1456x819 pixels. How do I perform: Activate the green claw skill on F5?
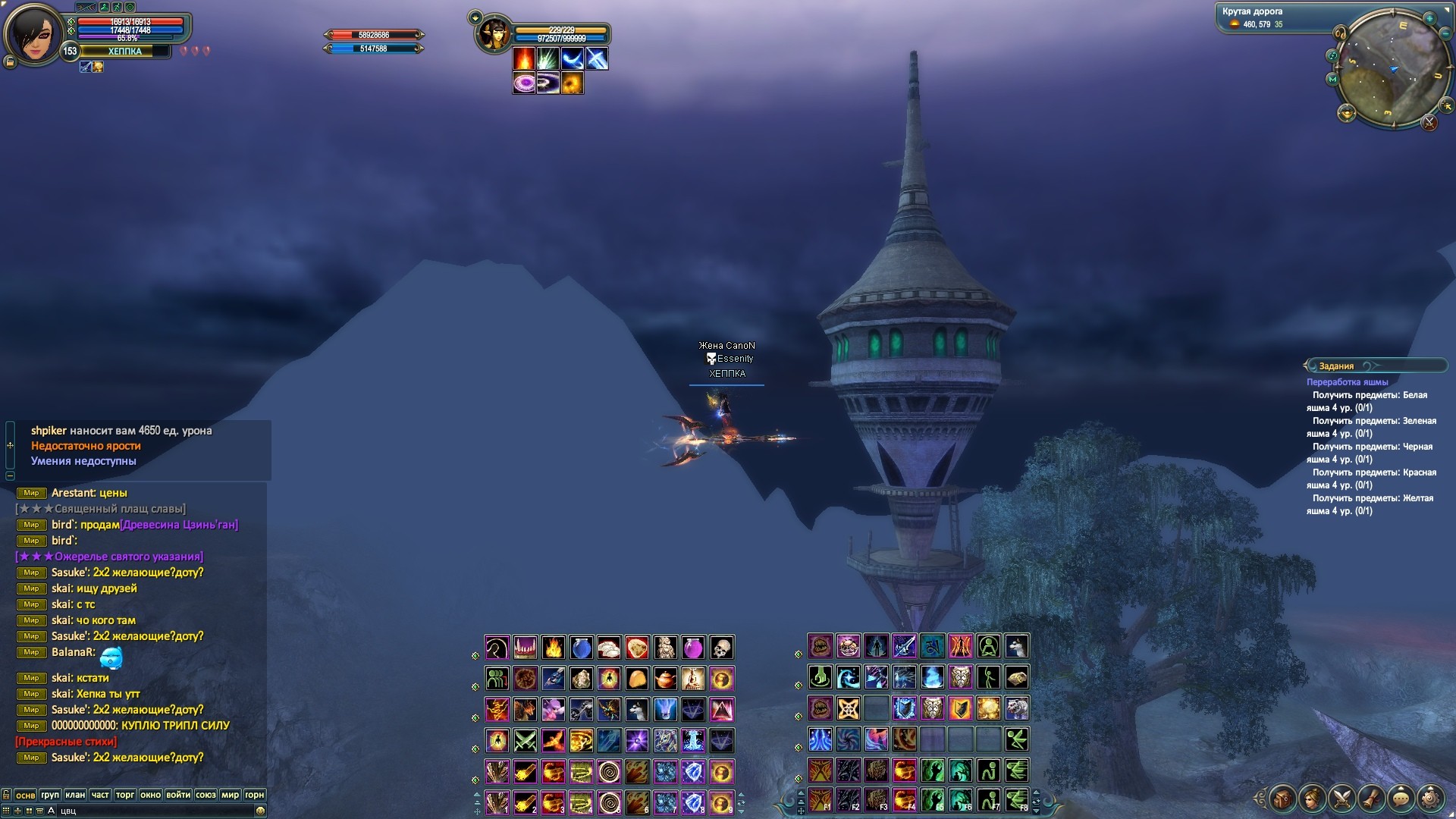(x=933, y=800)
